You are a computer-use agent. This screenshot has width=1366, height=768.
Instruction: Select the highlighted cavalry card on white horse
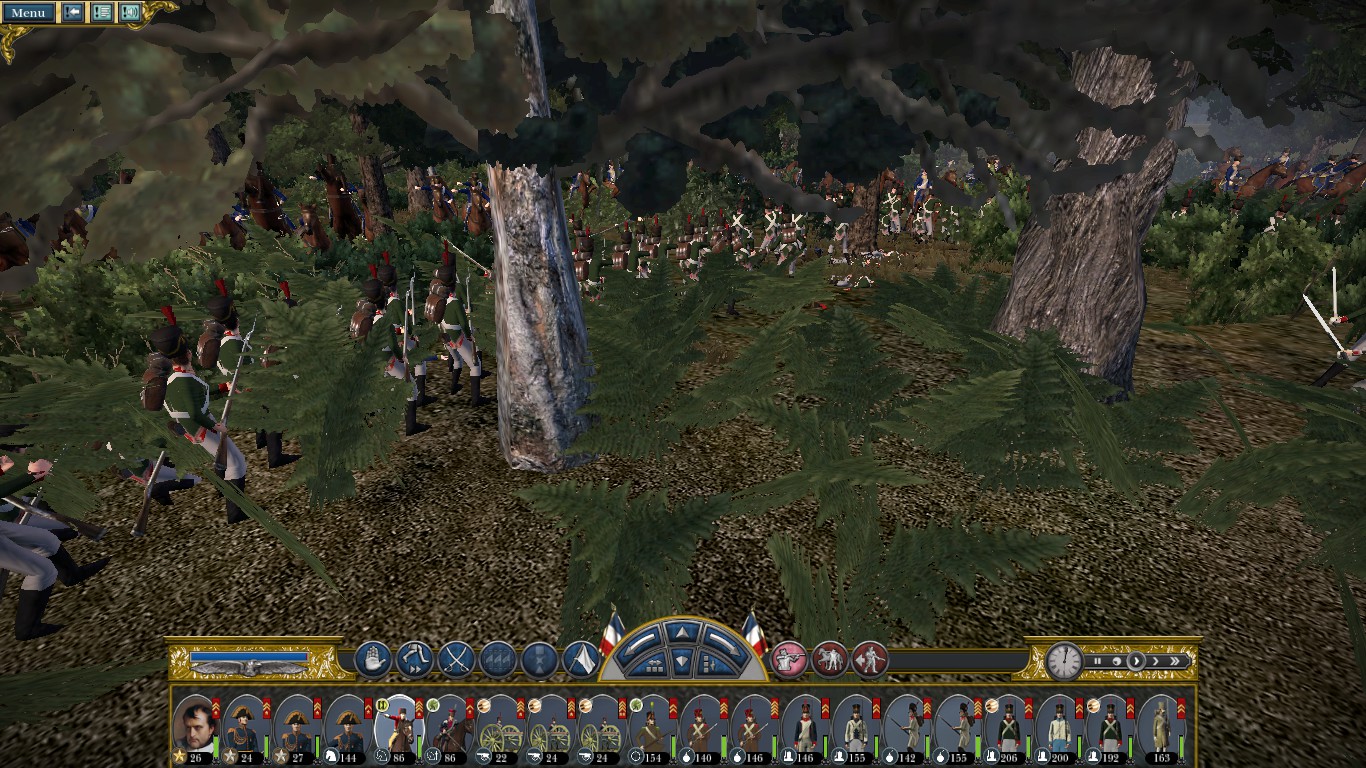[x=398, y=725]
